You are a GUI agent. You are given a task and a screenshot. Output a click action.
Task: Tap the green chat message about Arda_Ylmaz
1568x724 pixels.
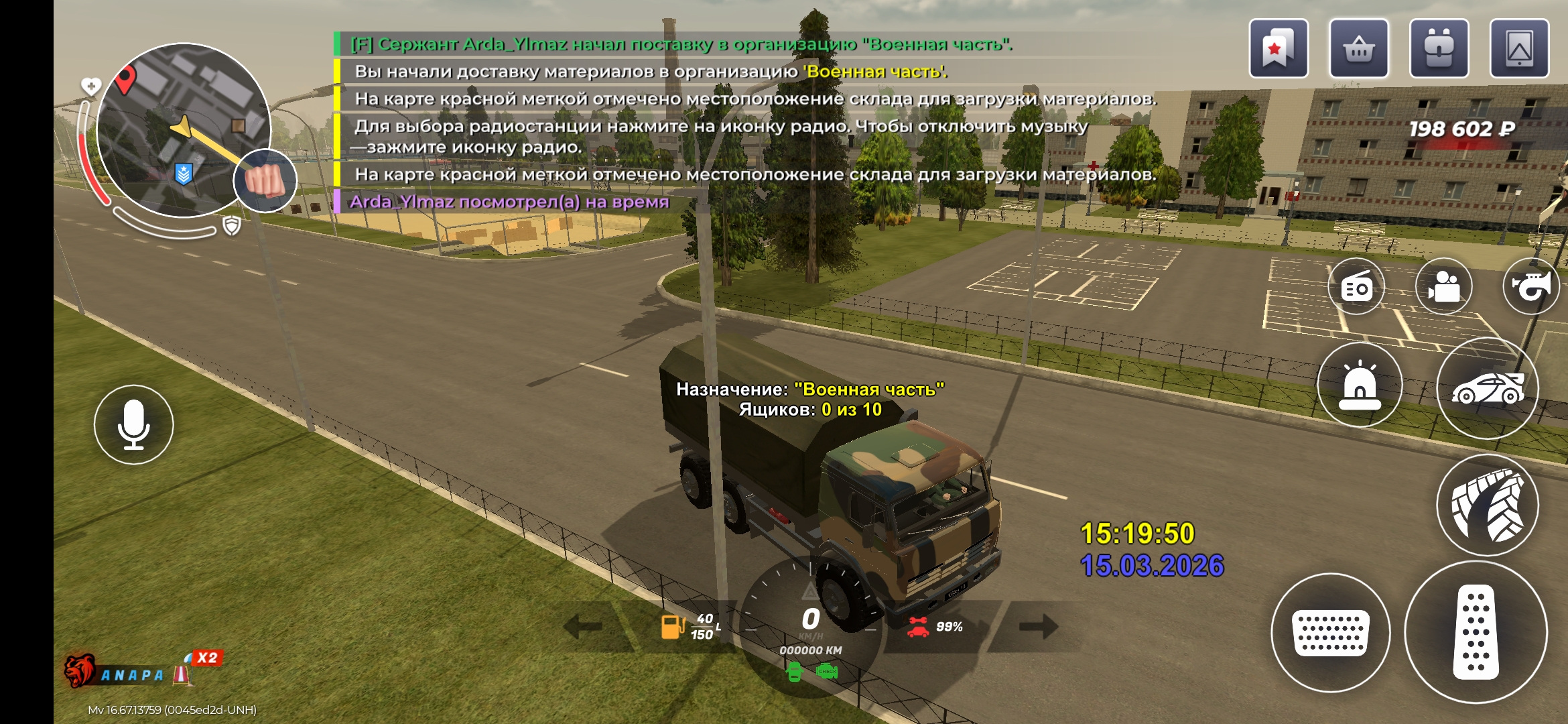click(680, 44)
